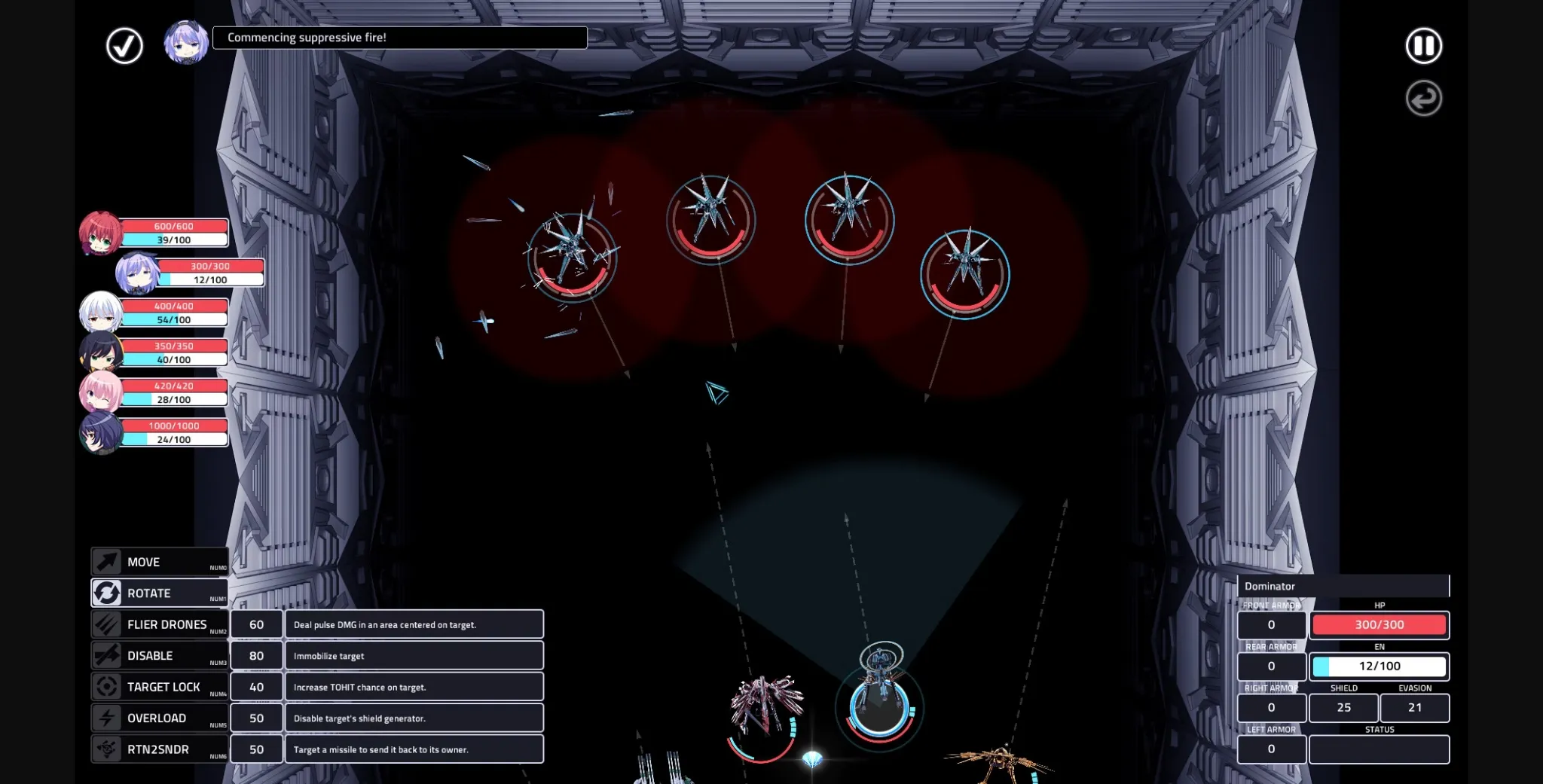Click the Dominator's red 300/300 HP bar
Image resolution: width=1543 pixels, height=784 pixels.
1380,625
